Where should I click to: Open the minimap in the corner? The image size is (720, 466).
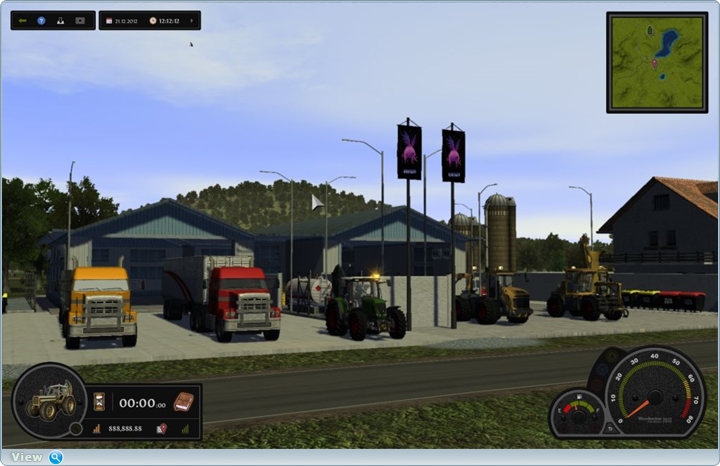[x=656, y=48]
